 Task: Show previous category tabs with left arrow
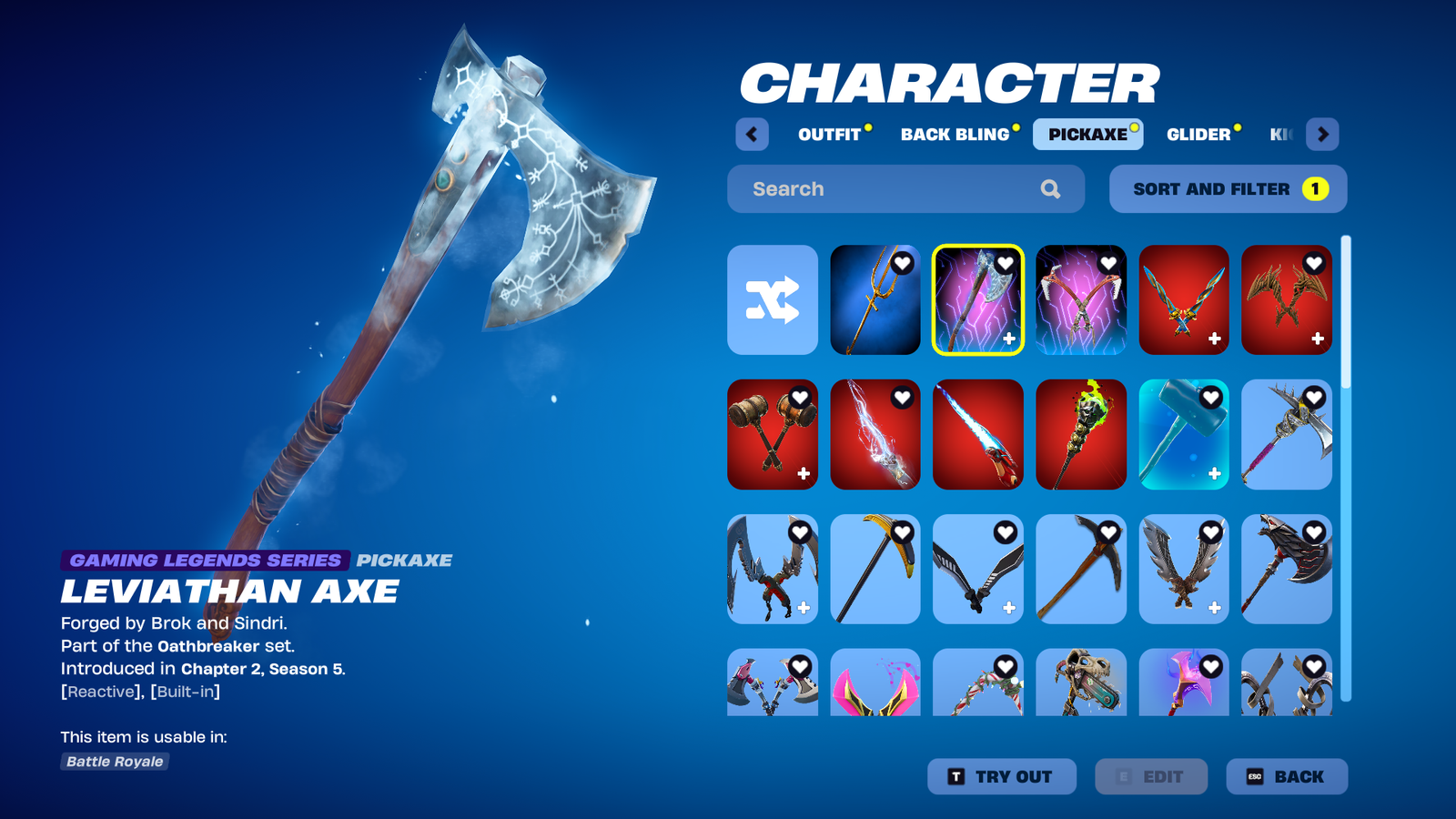[752, 135]
